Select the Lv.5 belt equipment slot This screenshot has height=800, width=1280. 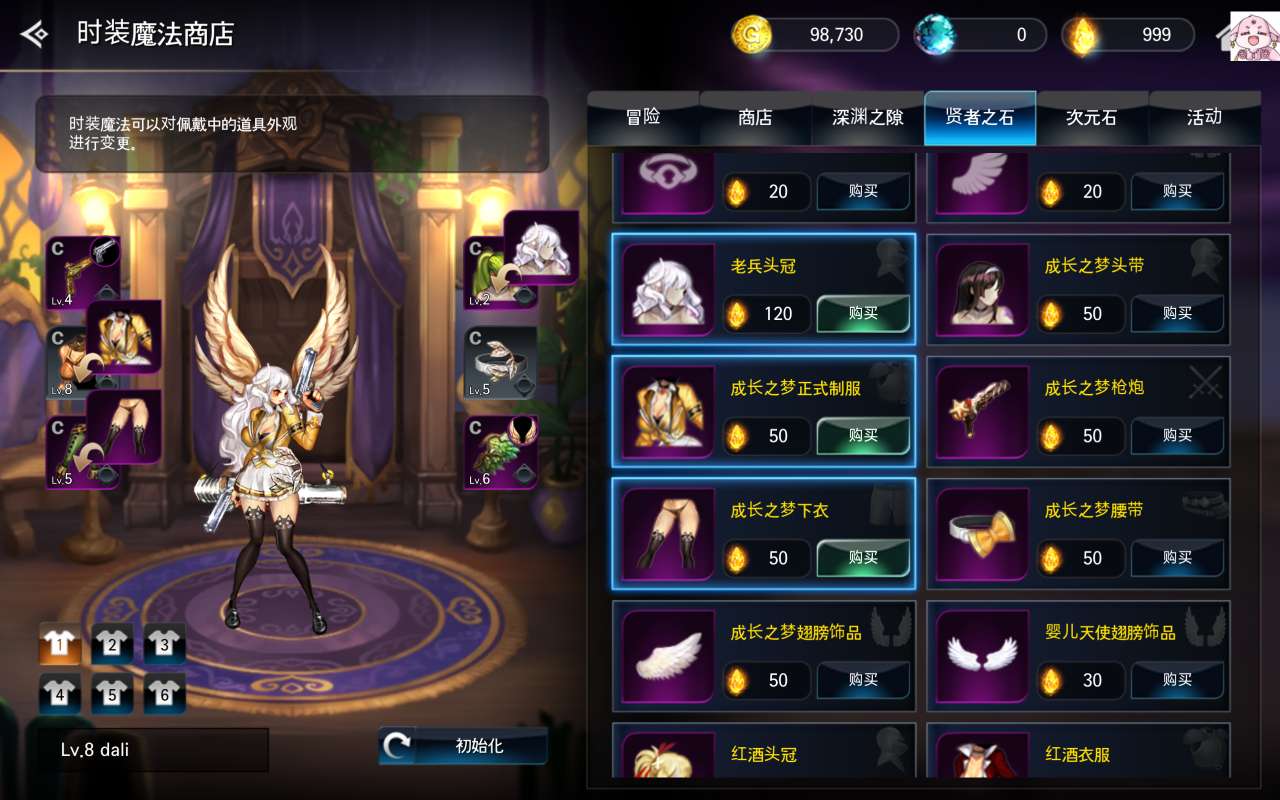pyautogui.click(x=498, y=363)
